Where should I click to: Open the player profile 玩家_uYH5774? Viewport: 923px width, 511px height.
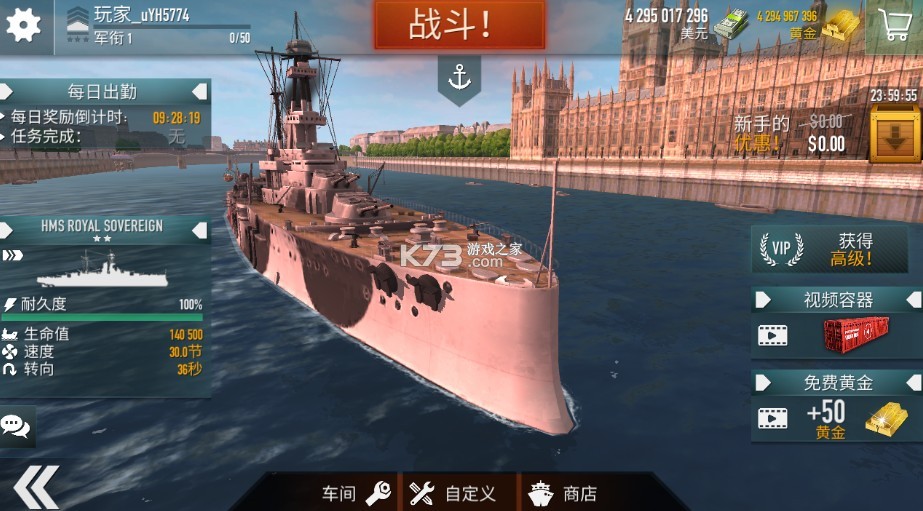(140, 15)
